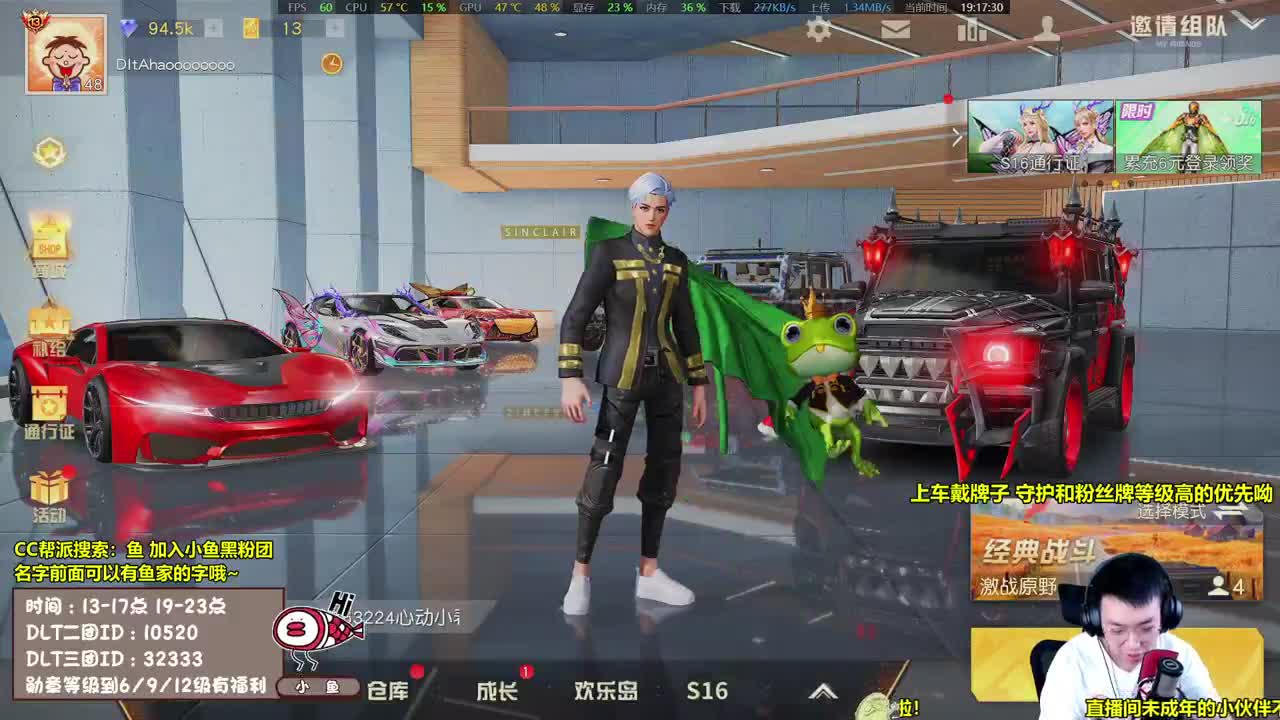Collapse the bottom menu with the up arrow
This screenshot has height=720, width=1280.
[x=826, y=690]
